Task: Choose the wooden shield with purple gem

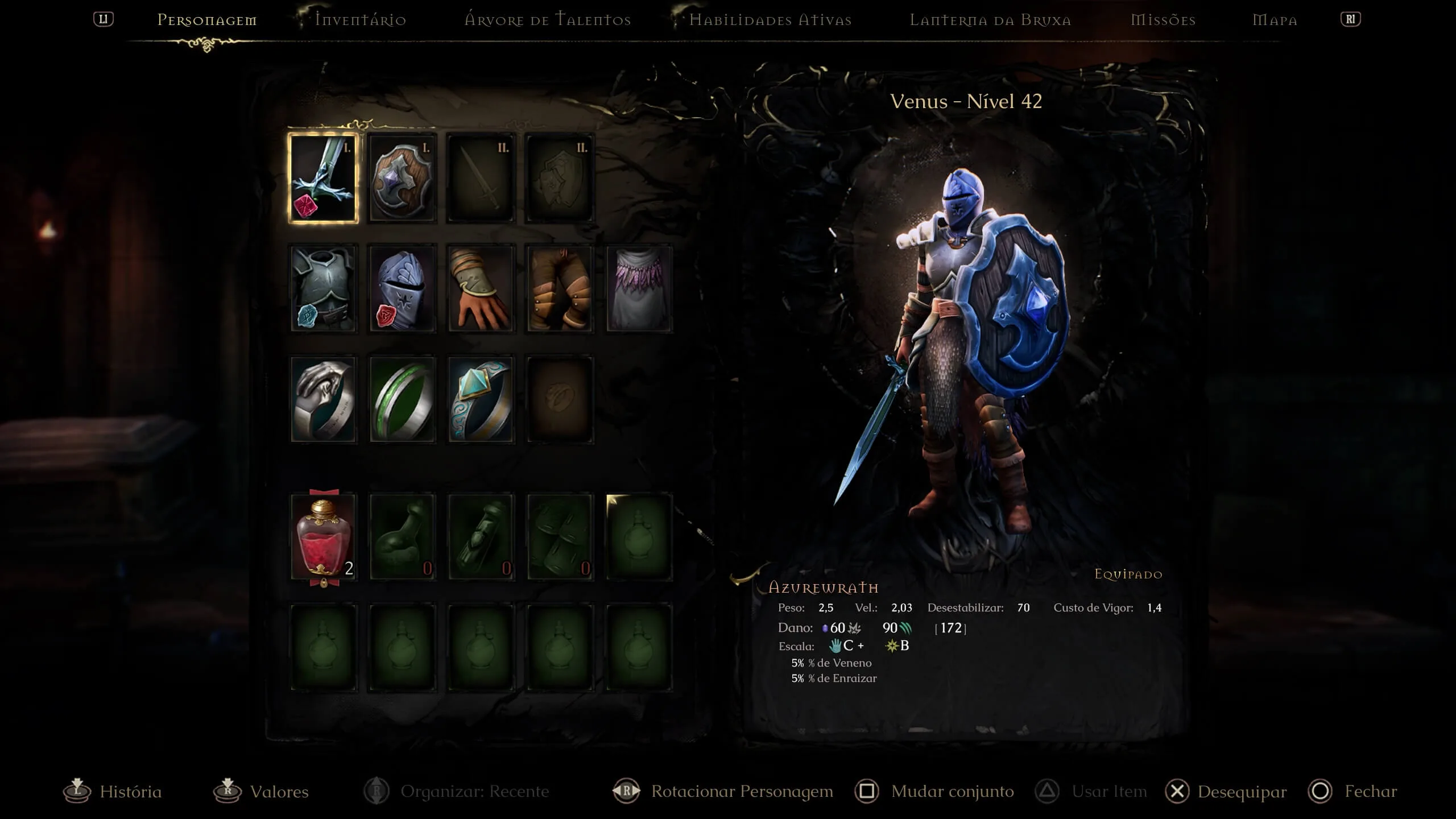Action: coord(402,178)
